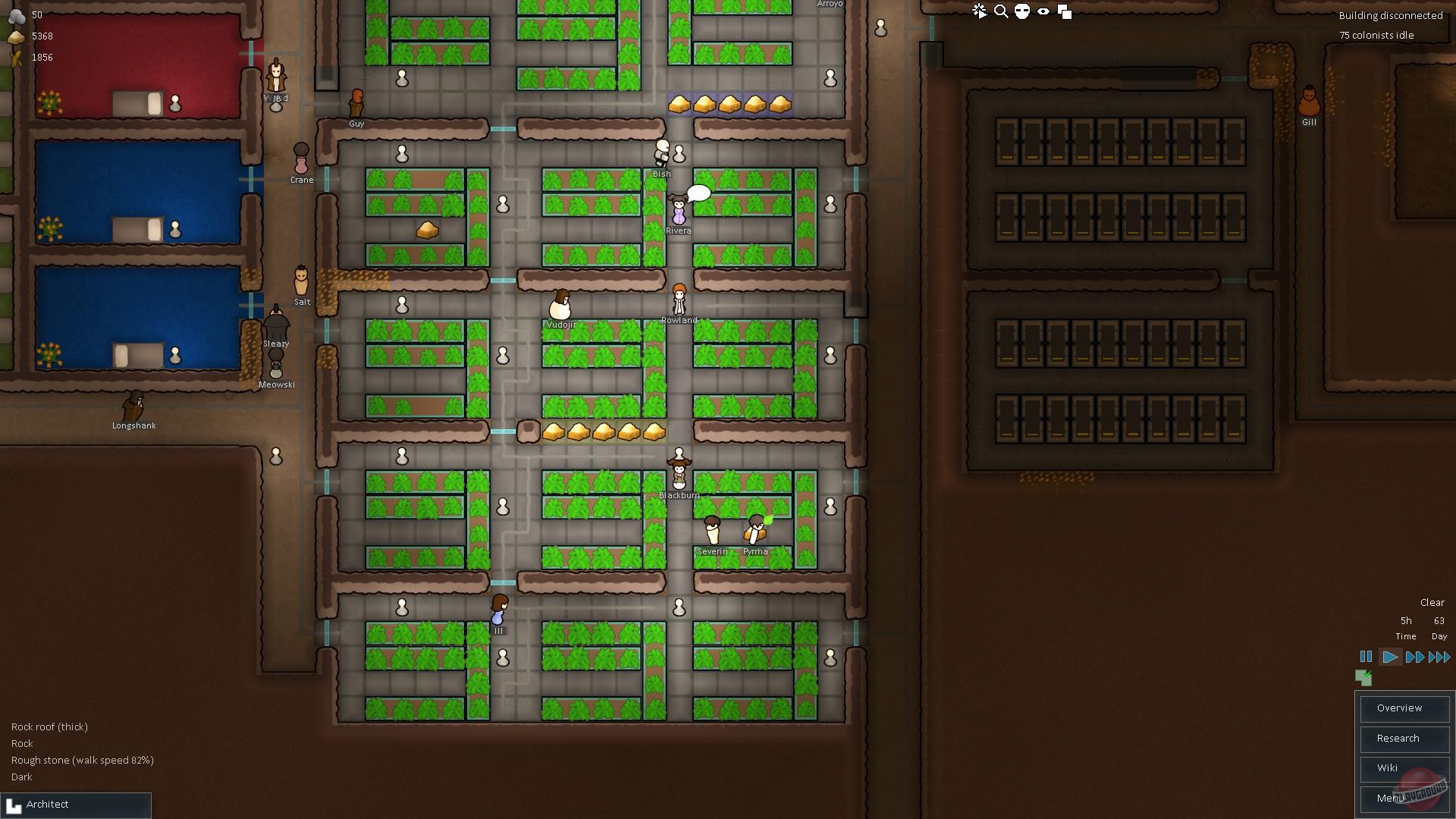Click the mask-shaped face icon in the top toolbar
The height and width of the screenshot is (819, 1456).
pyautogui.click(x=1023, y=11)
